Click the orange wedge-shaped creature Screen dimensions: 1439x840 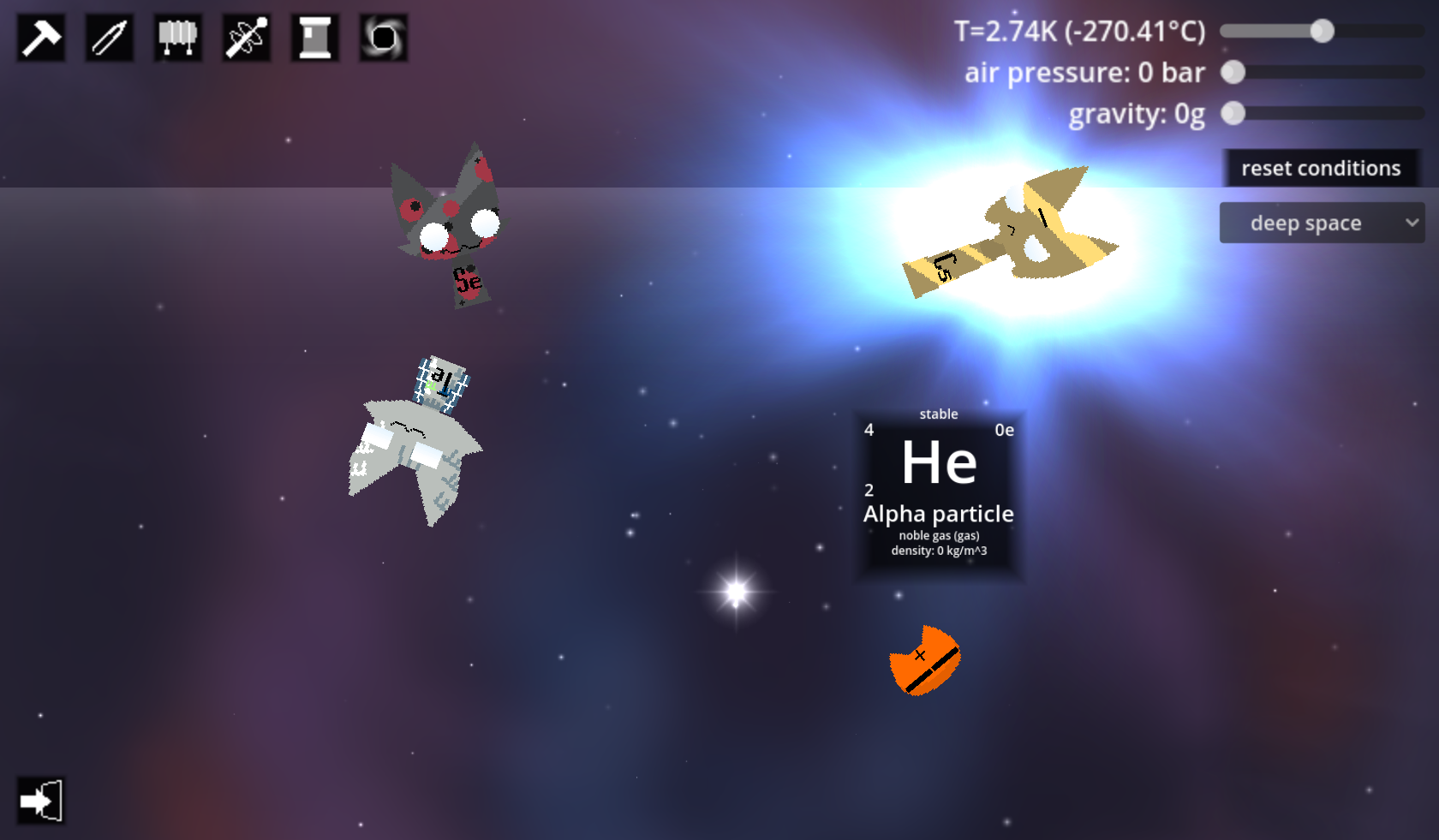point(925,659)
